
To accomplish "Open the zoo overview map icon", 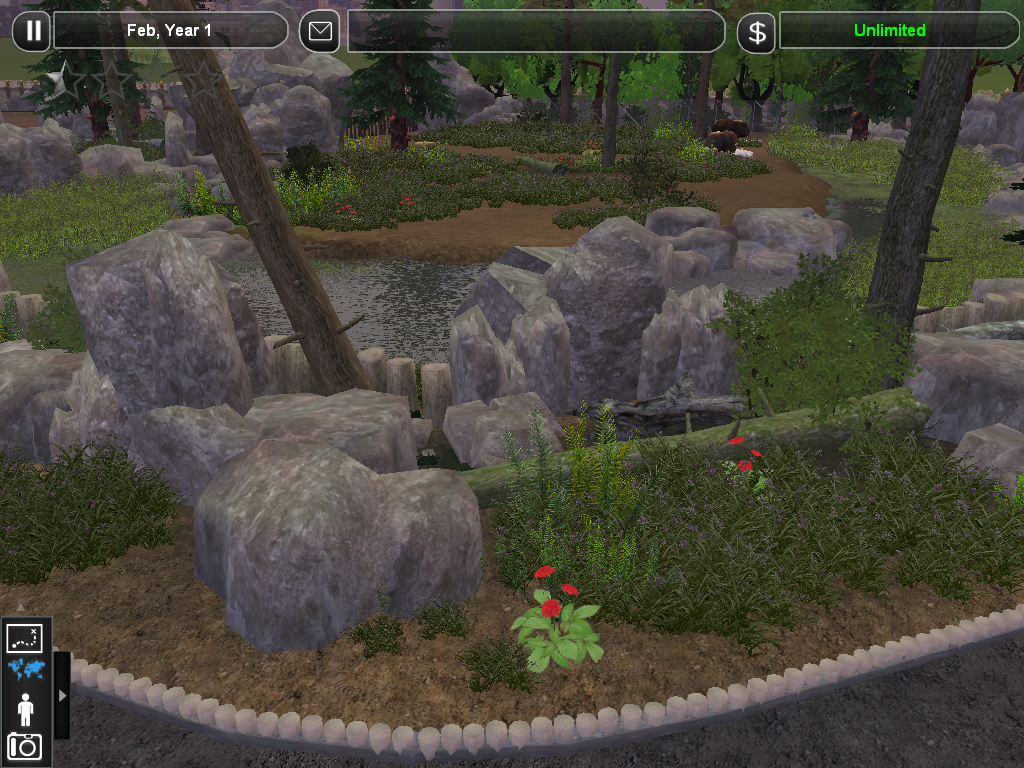I will [25, 638].
